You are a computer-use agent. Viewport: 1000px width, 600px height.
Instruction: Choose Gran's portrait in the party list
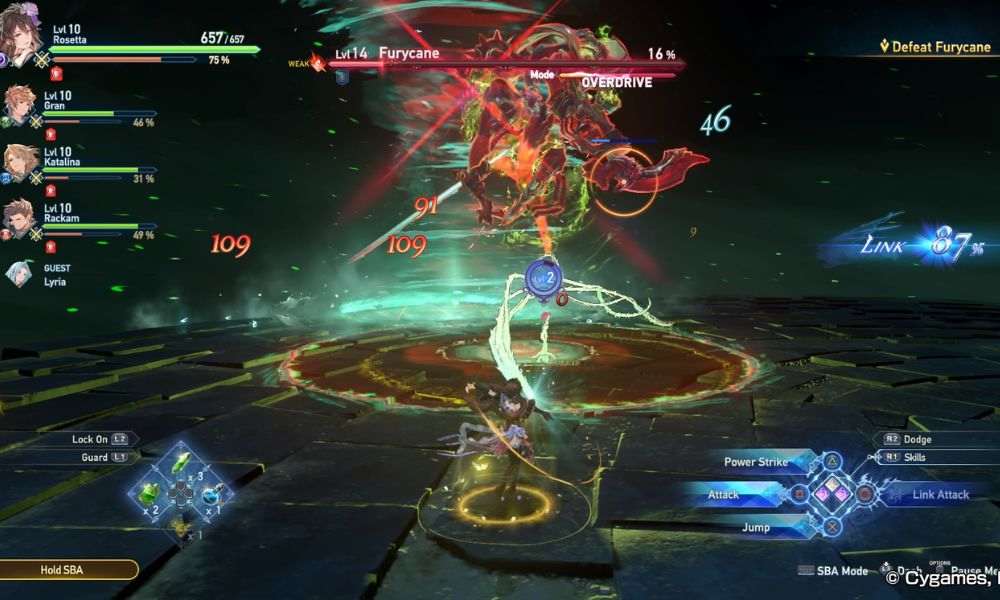19,104
